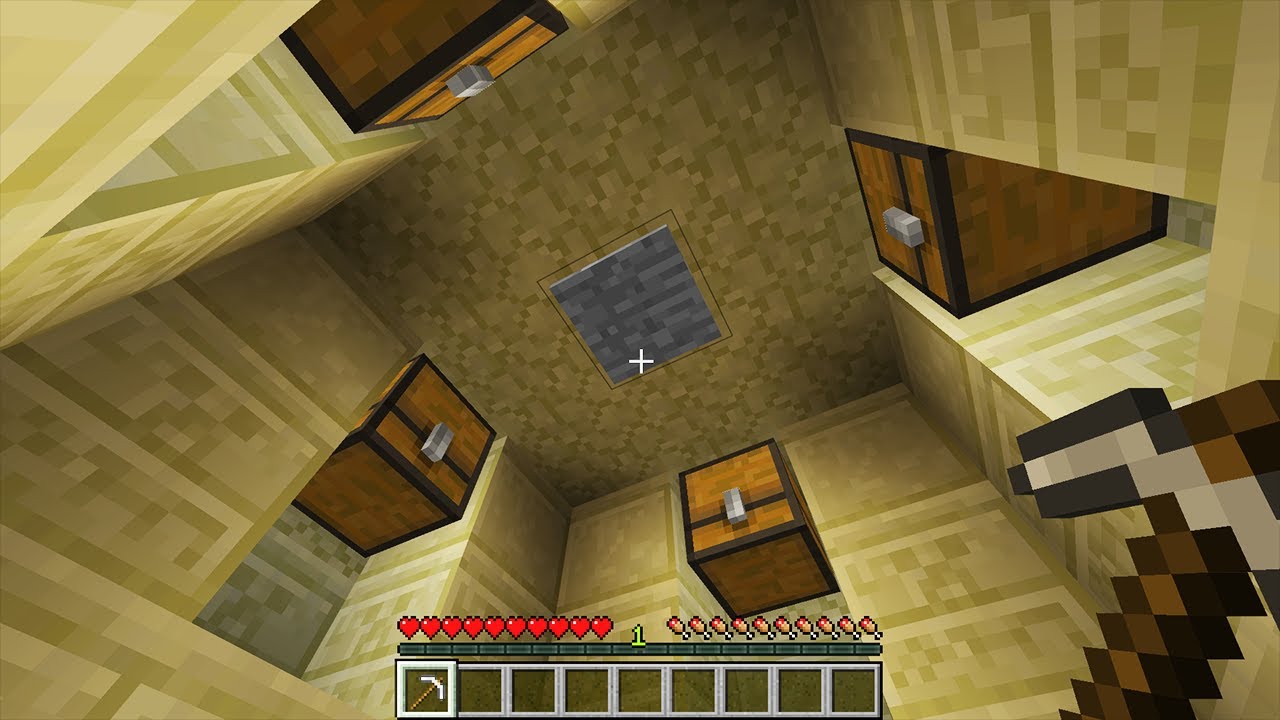Click the latch on the lower left chest
Image resolution: width=1280 pixels, height=720 pixels.
(435, 444)
